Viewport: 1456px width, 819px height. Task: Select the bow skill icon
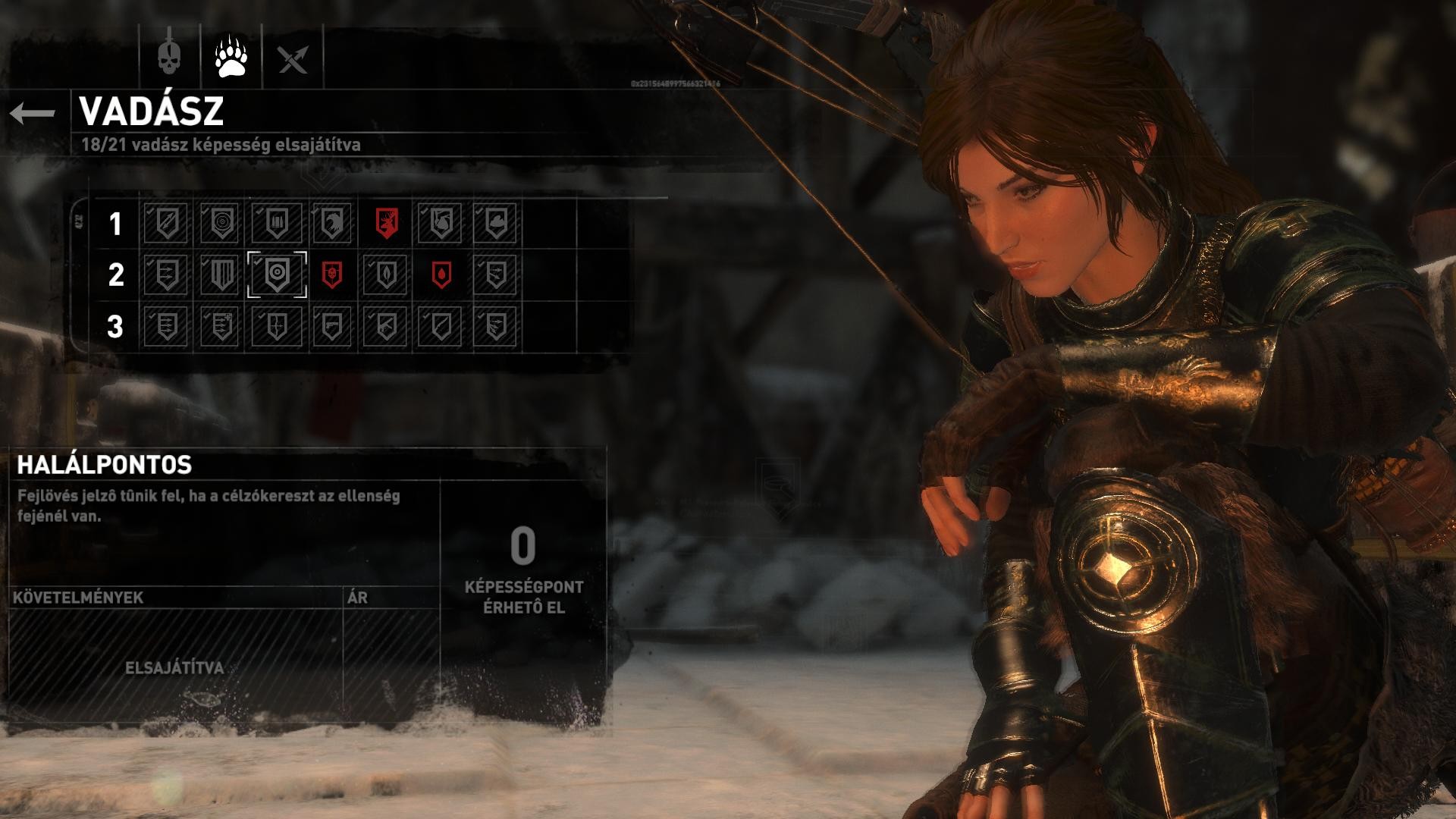(x=277, y=327)
